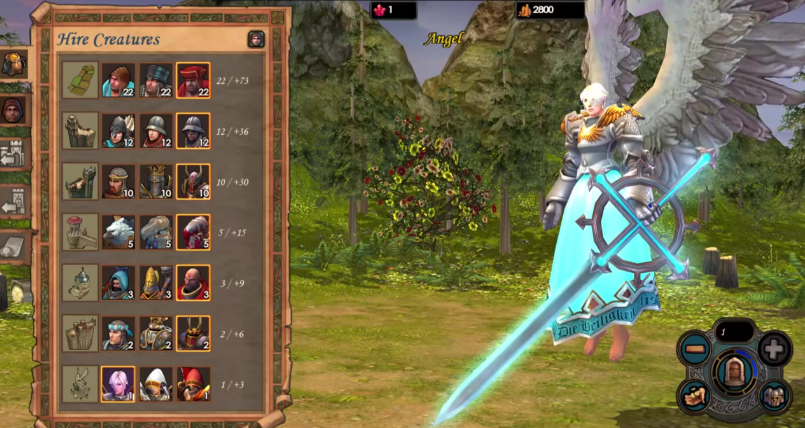Click the three helmets hire-all button
The height and width of the screenshot is (428, 805).
773,396
